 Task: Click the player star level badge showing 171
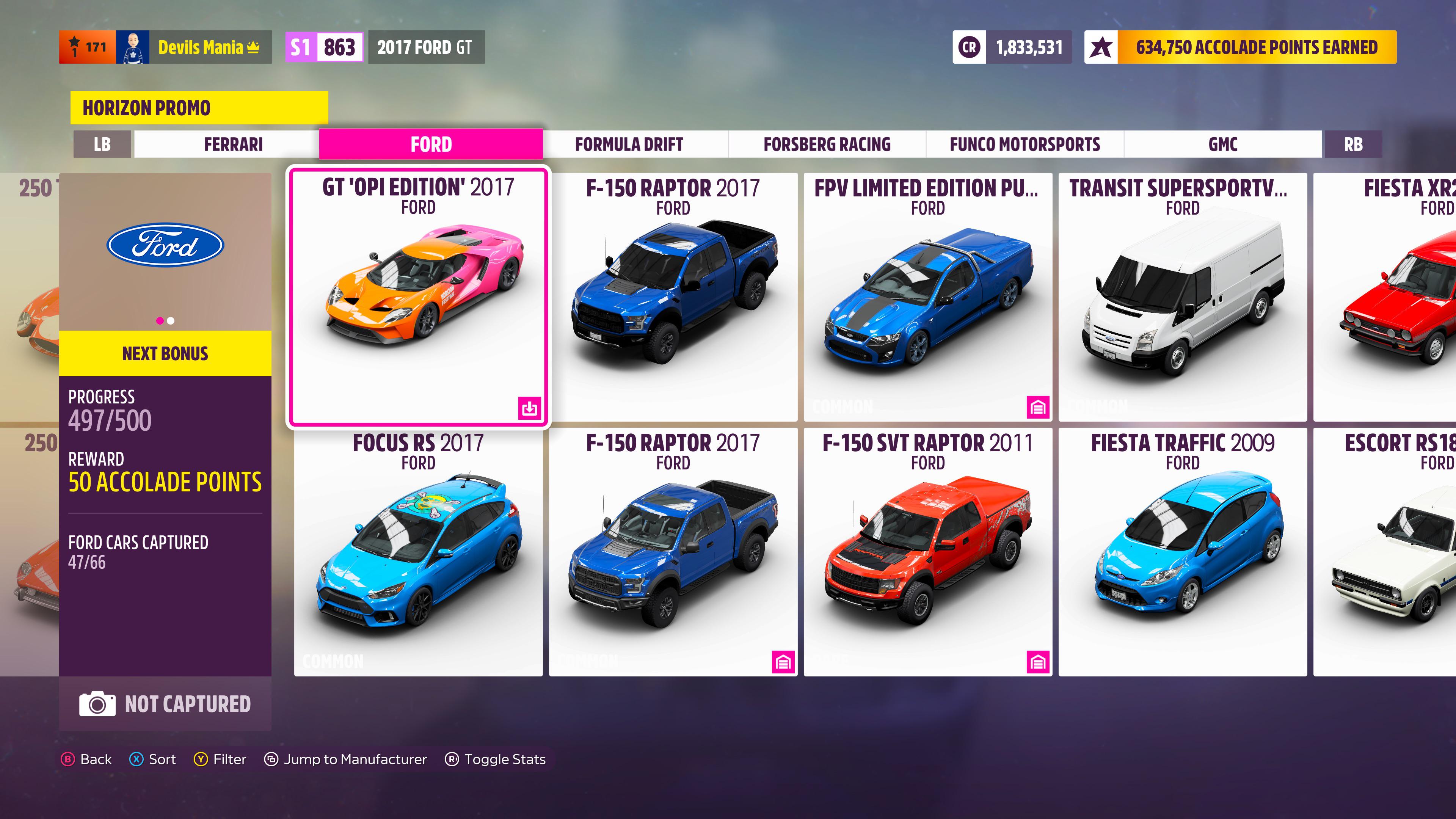click(88, 47)
